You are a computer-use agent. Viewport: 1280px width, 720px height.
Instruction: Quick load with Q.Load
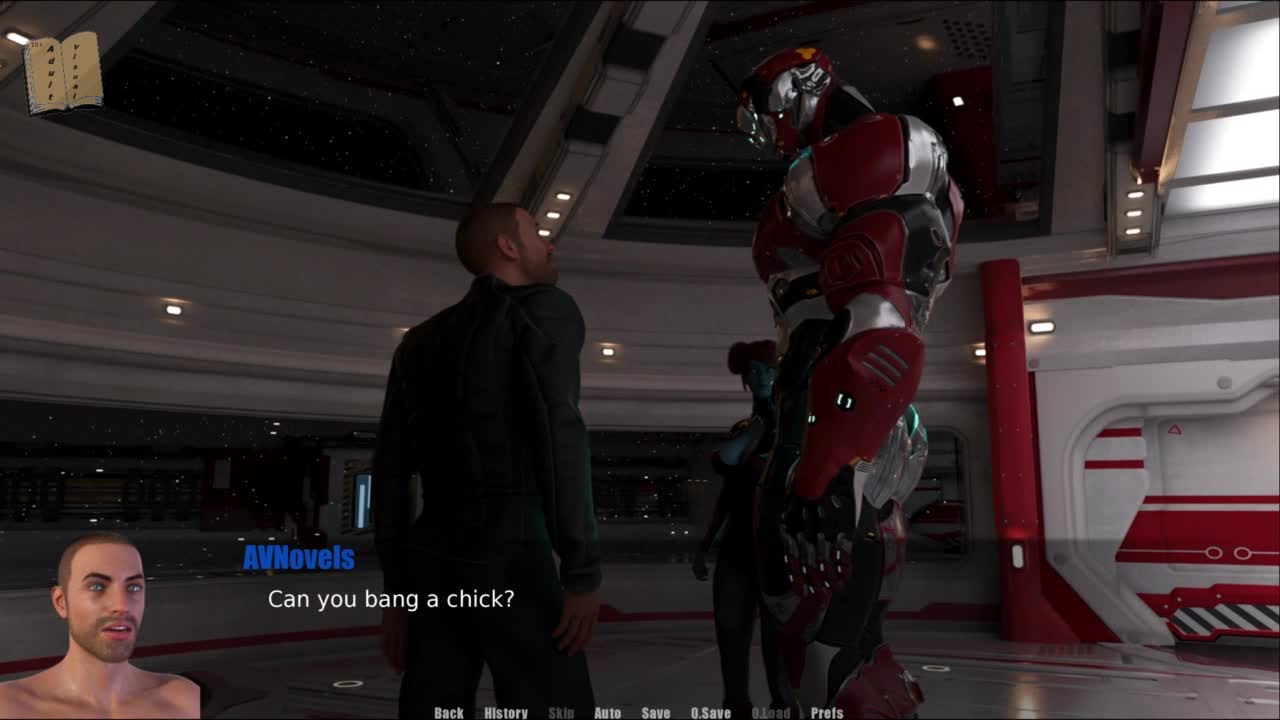point(770,713)
